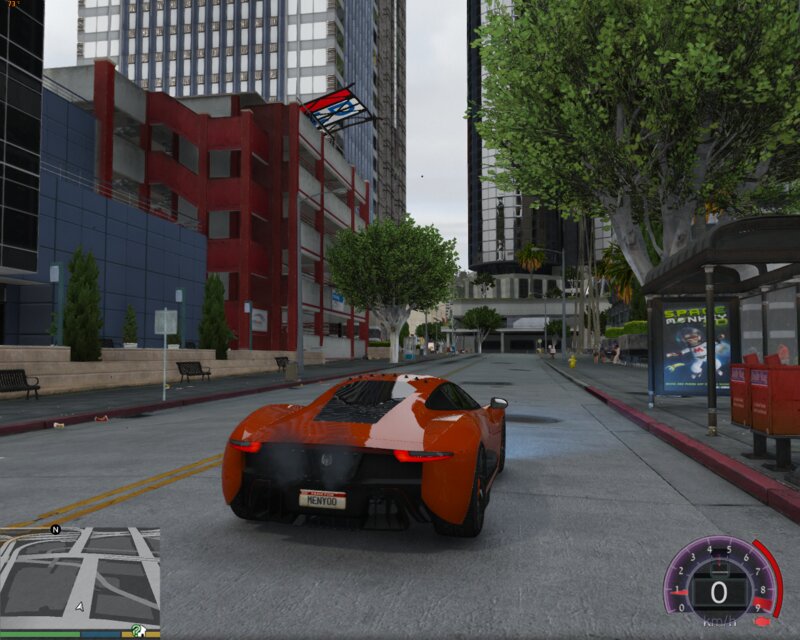
Task: Select the green question mark map blip
Action: pyautogui.click(x=137, y=630)
